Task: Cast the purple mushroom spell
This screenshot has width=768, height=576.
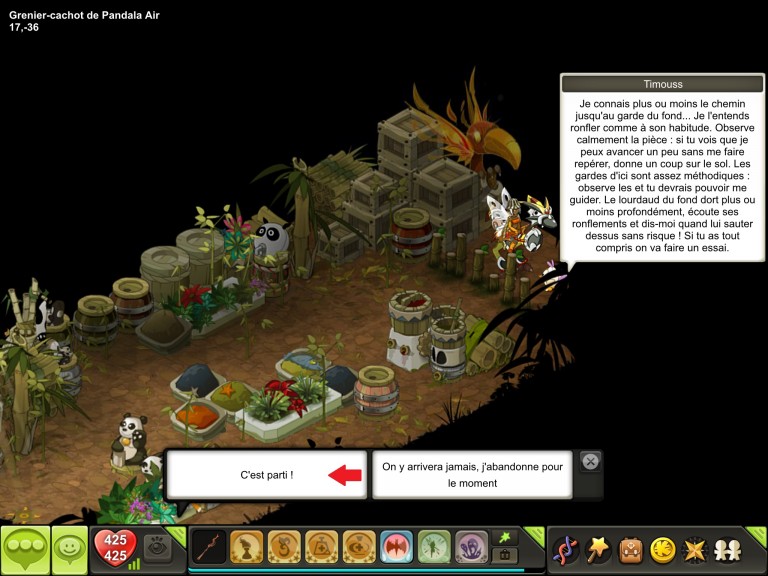Action: pyautogui.click(x=471, y=547)
